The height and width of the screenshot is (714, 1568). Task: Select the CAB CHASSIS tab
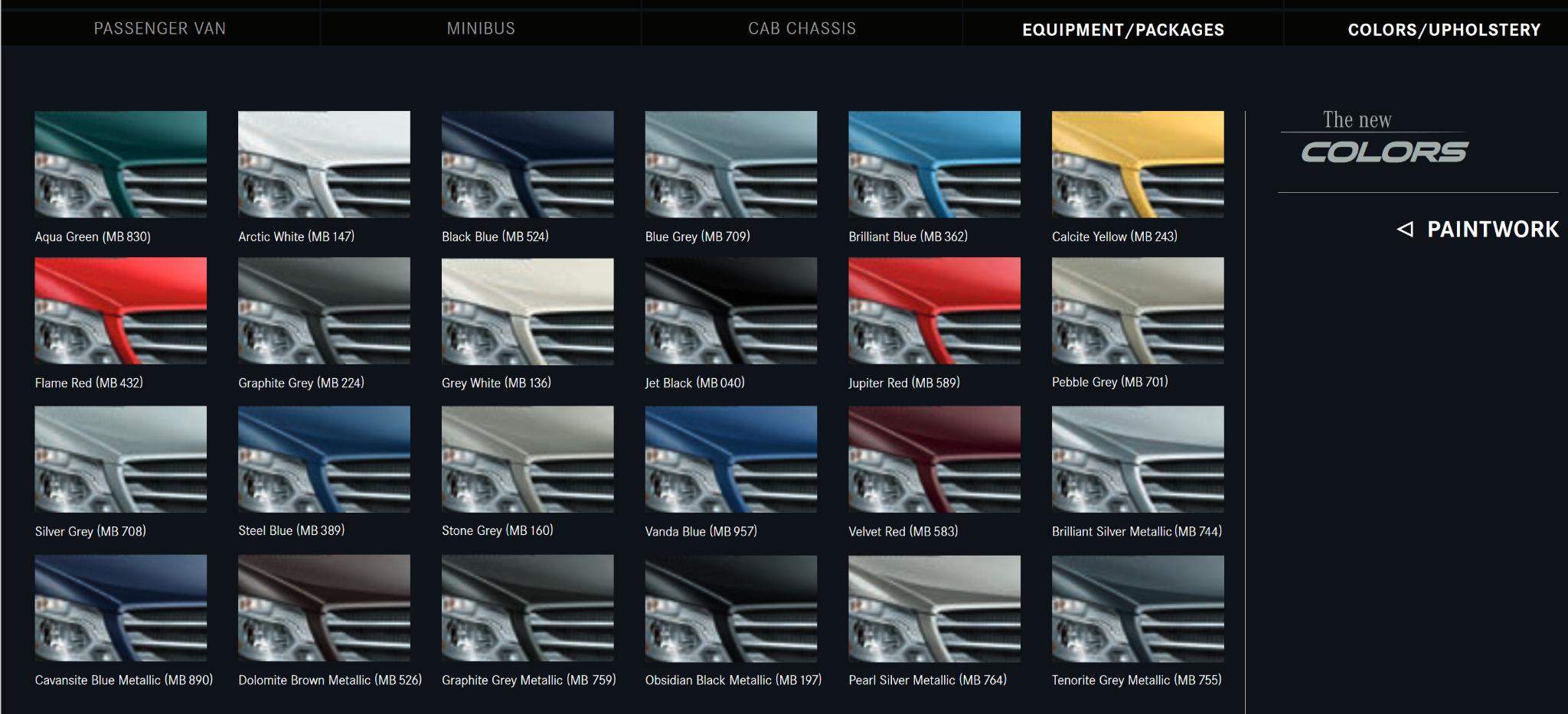[x=802, y=29]
